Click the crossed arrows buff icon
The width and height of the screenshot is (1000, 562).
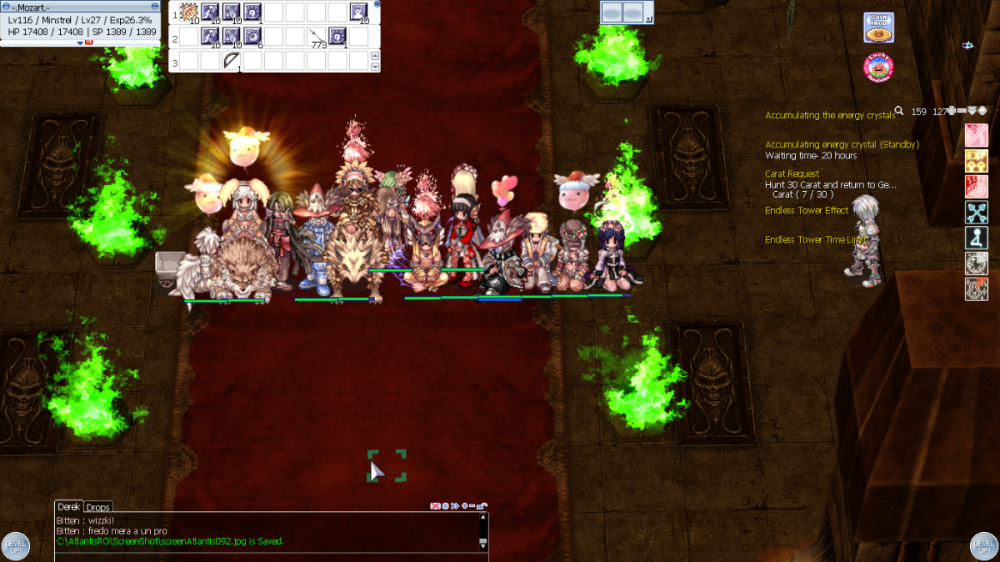tap(977, 212)
